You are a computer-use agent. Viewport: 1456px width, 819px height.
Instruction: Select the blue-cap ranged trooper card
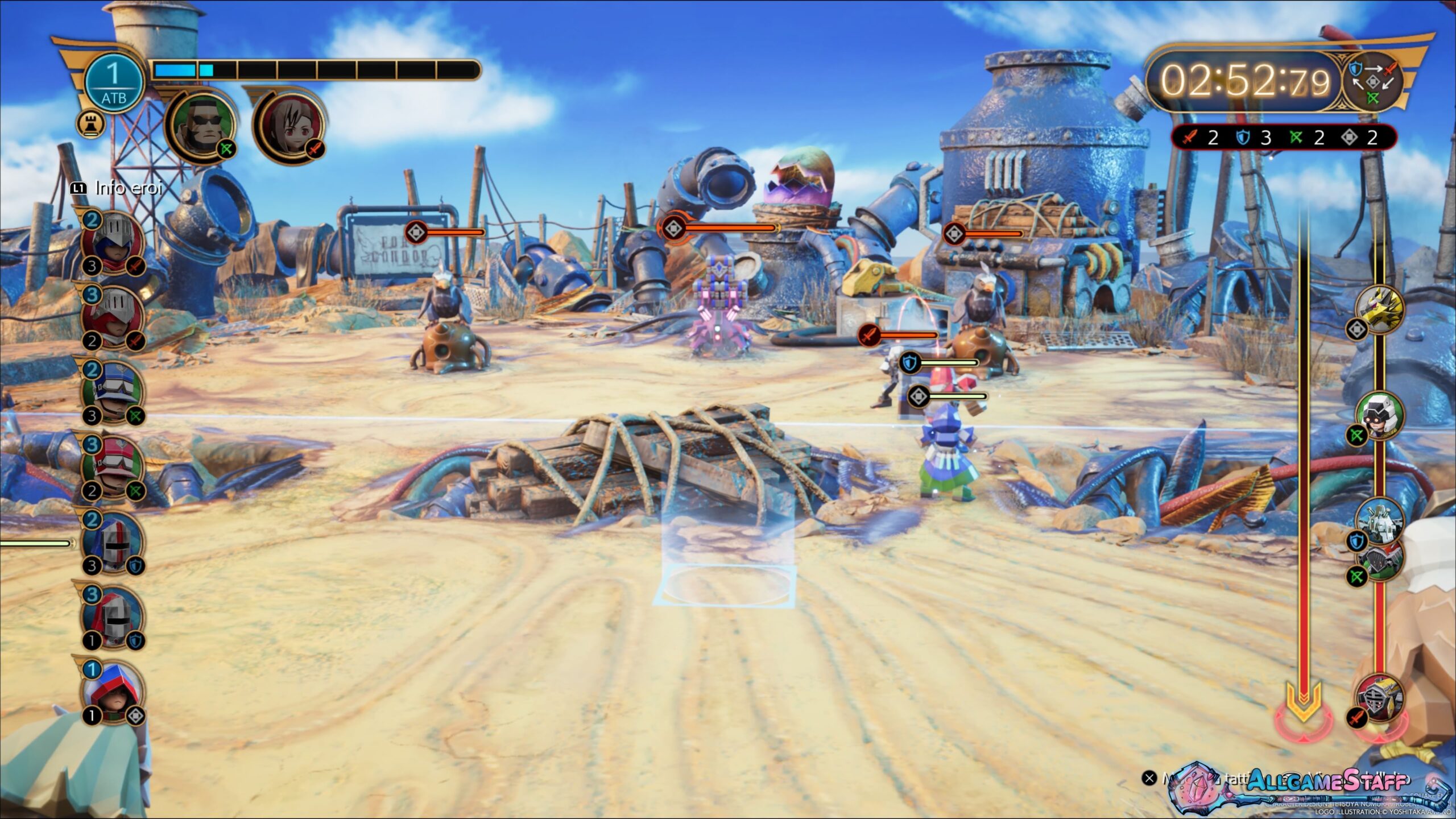[115, 393]
